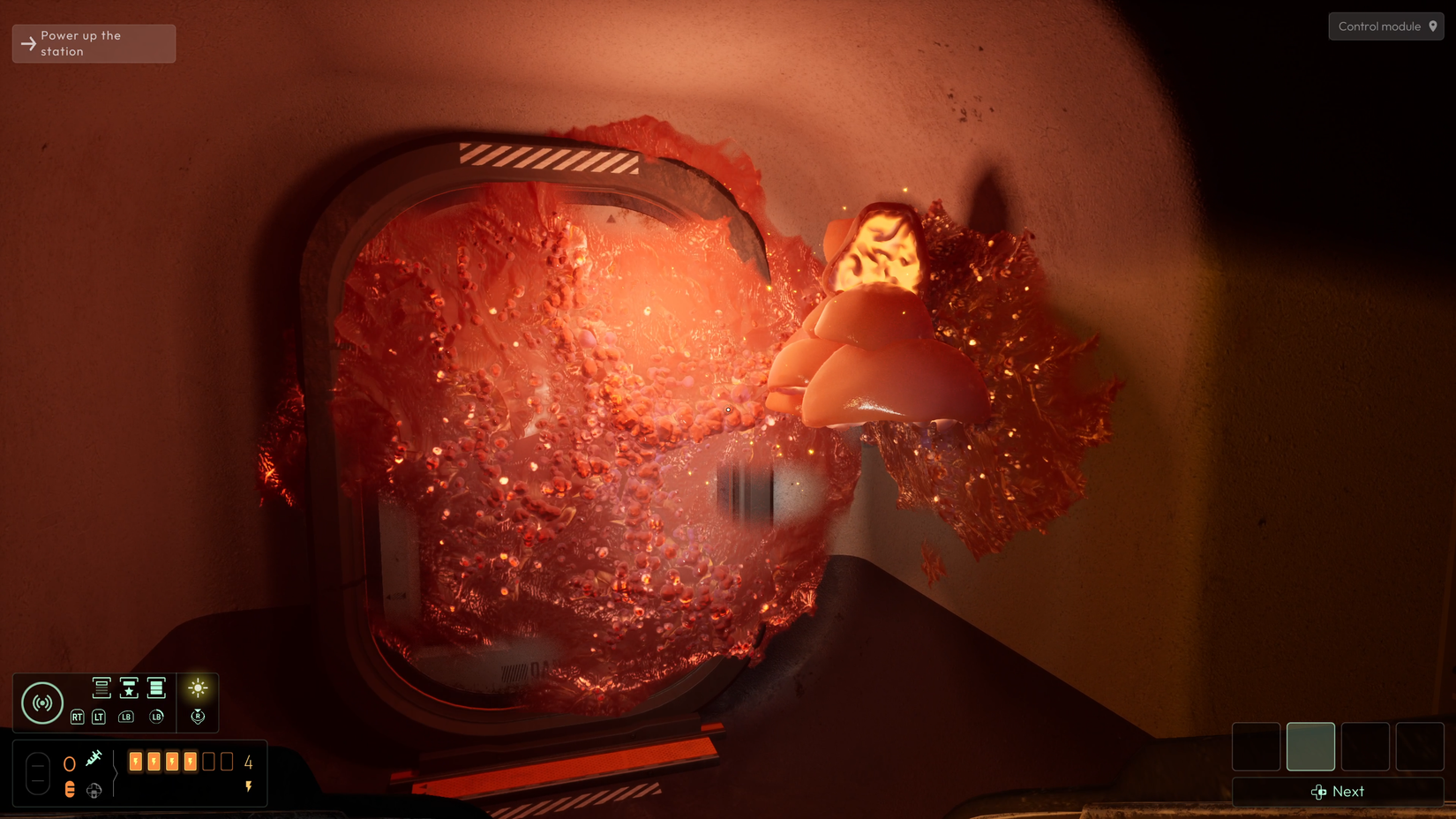Screen dimensions: 1456x819
Task: Click the orange energy pill icon
Action: [70, 789]
